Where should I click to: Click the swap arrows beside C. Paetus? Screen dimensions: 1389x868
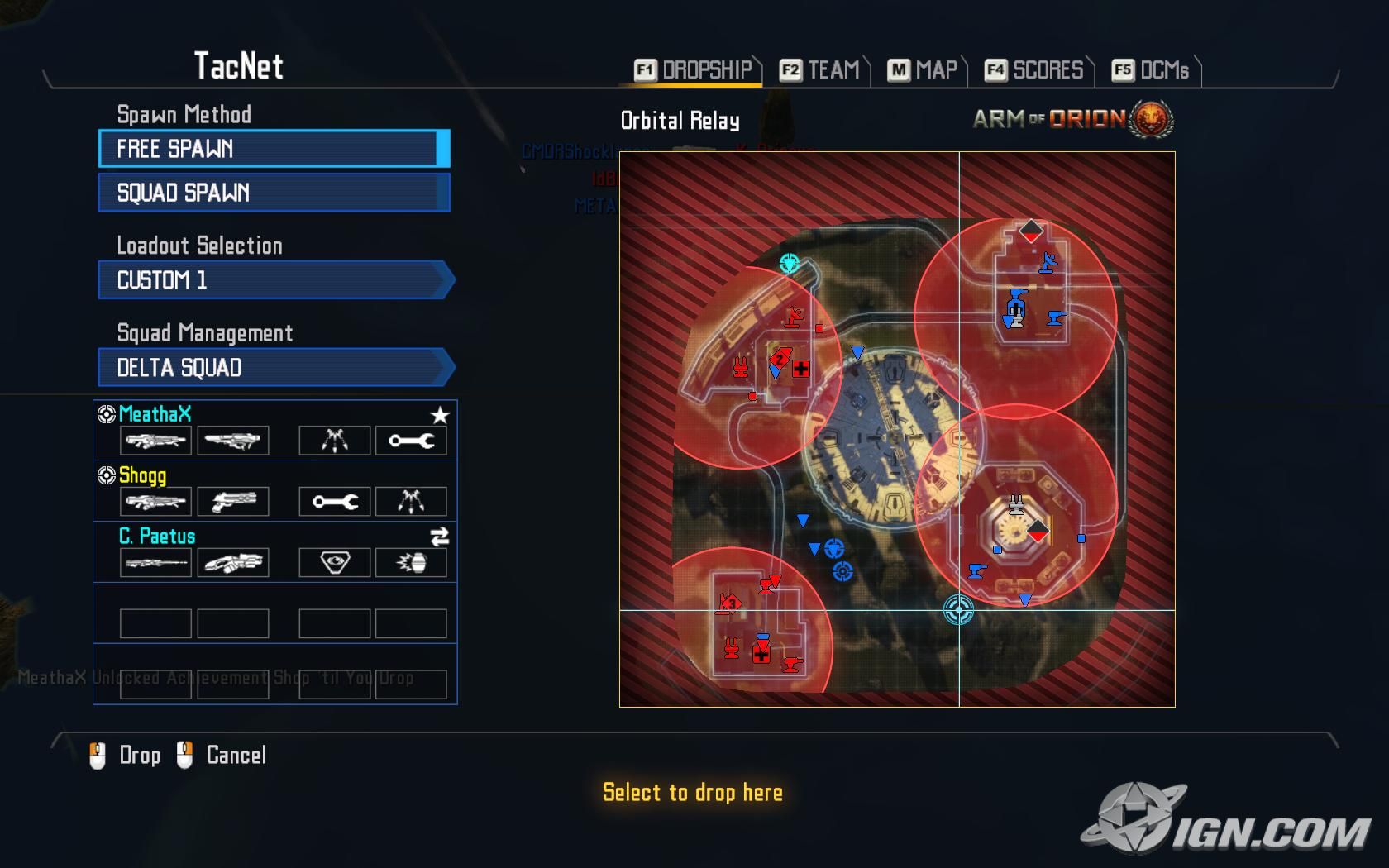point(440,537)
